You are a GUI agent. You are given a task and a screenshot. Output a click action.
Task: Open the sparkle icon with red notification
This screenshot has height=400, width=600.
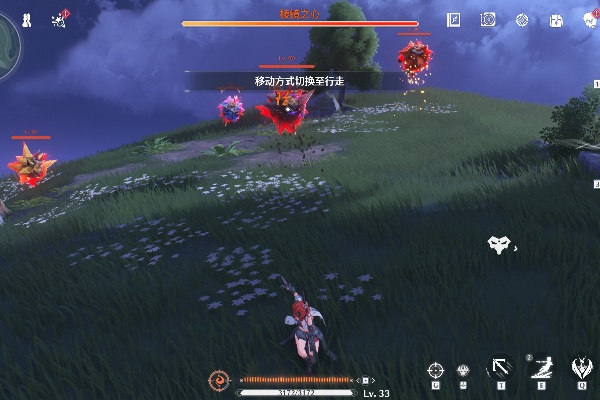(58, 19)
